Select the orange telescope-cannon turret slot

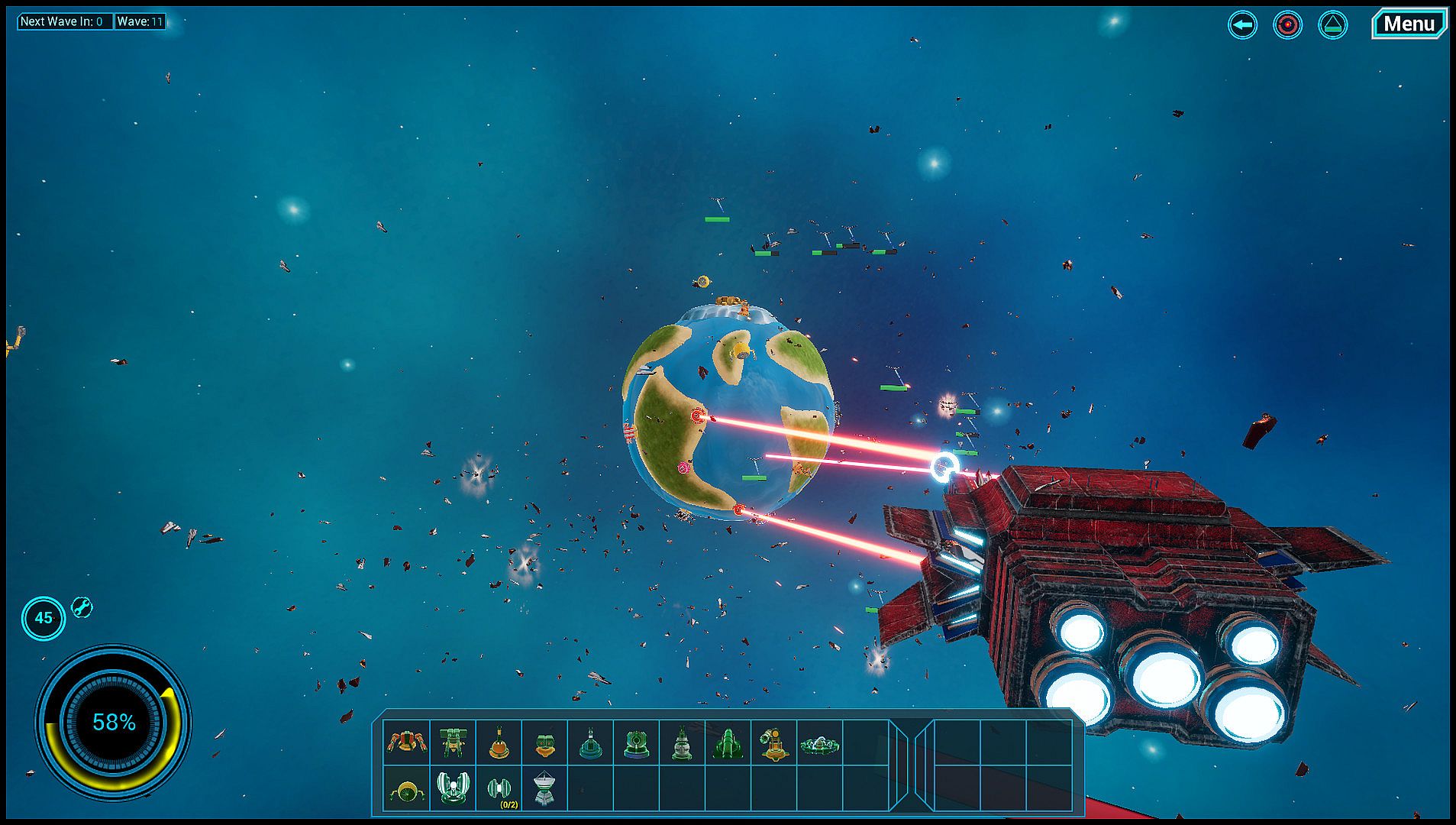tap(773, 742)
